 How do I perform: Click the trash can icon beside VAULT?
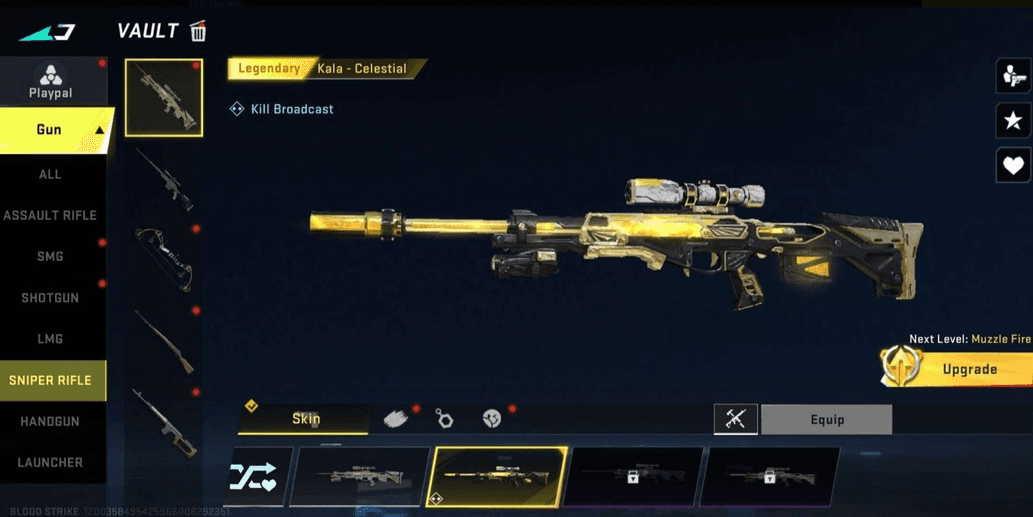(198, 31)
